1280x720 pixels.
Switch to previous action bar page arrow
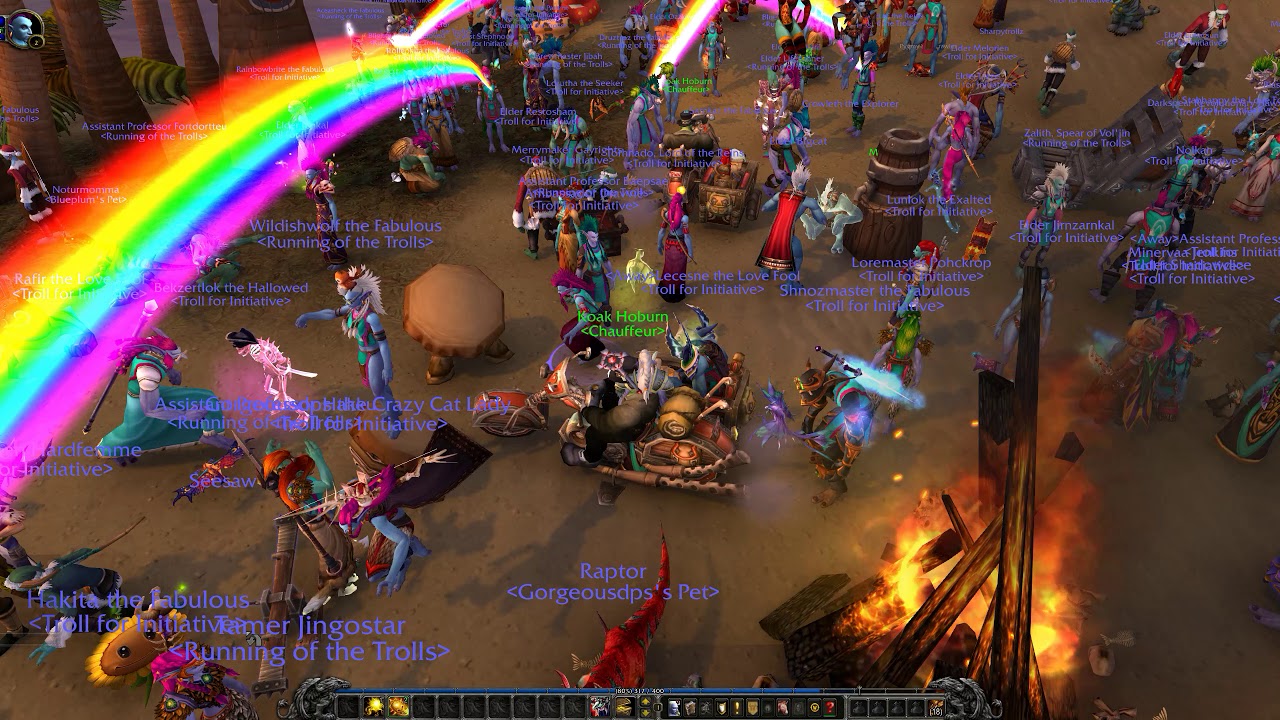coord(645,701)
